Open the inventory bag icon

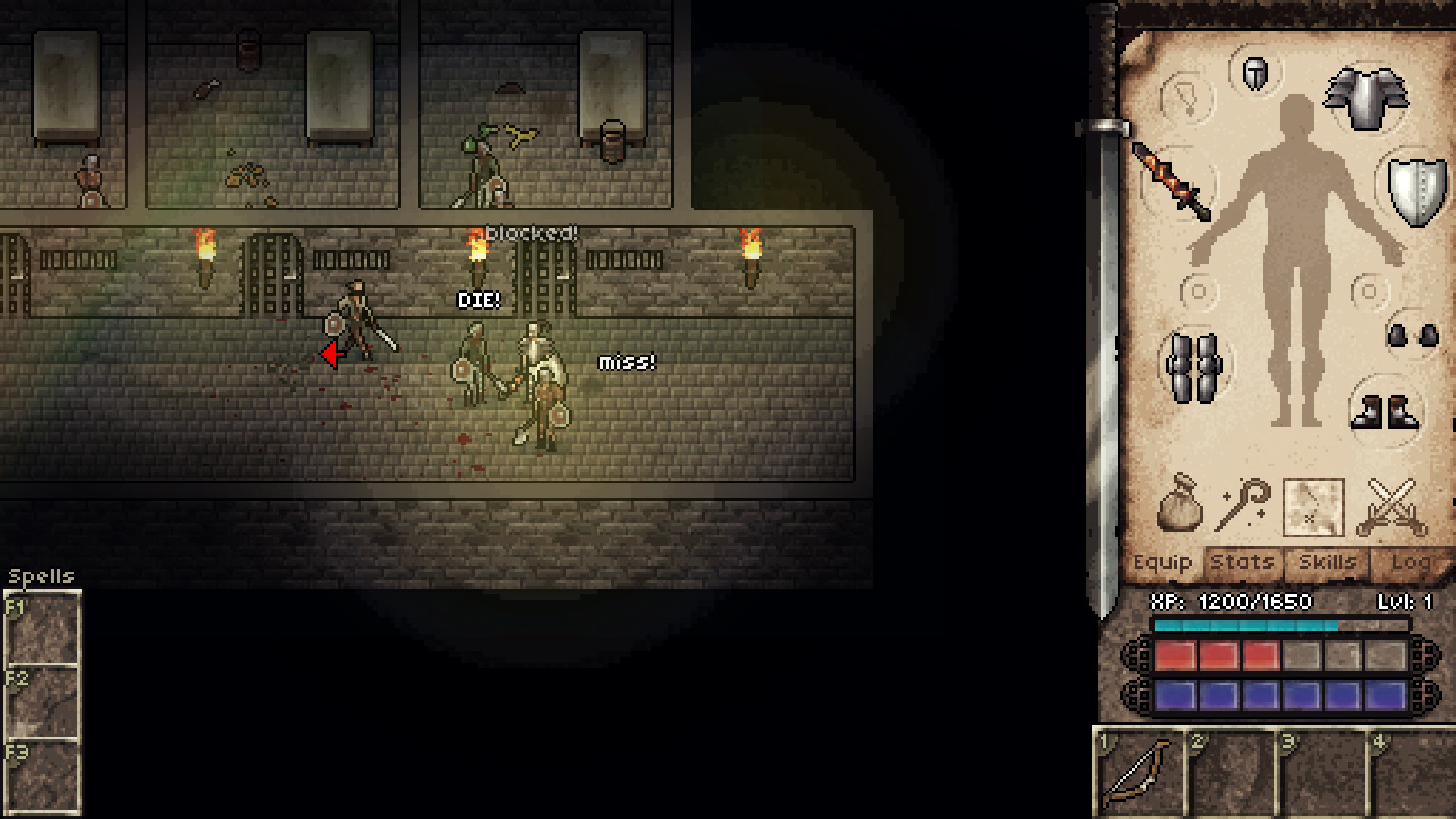point(1178,506)
